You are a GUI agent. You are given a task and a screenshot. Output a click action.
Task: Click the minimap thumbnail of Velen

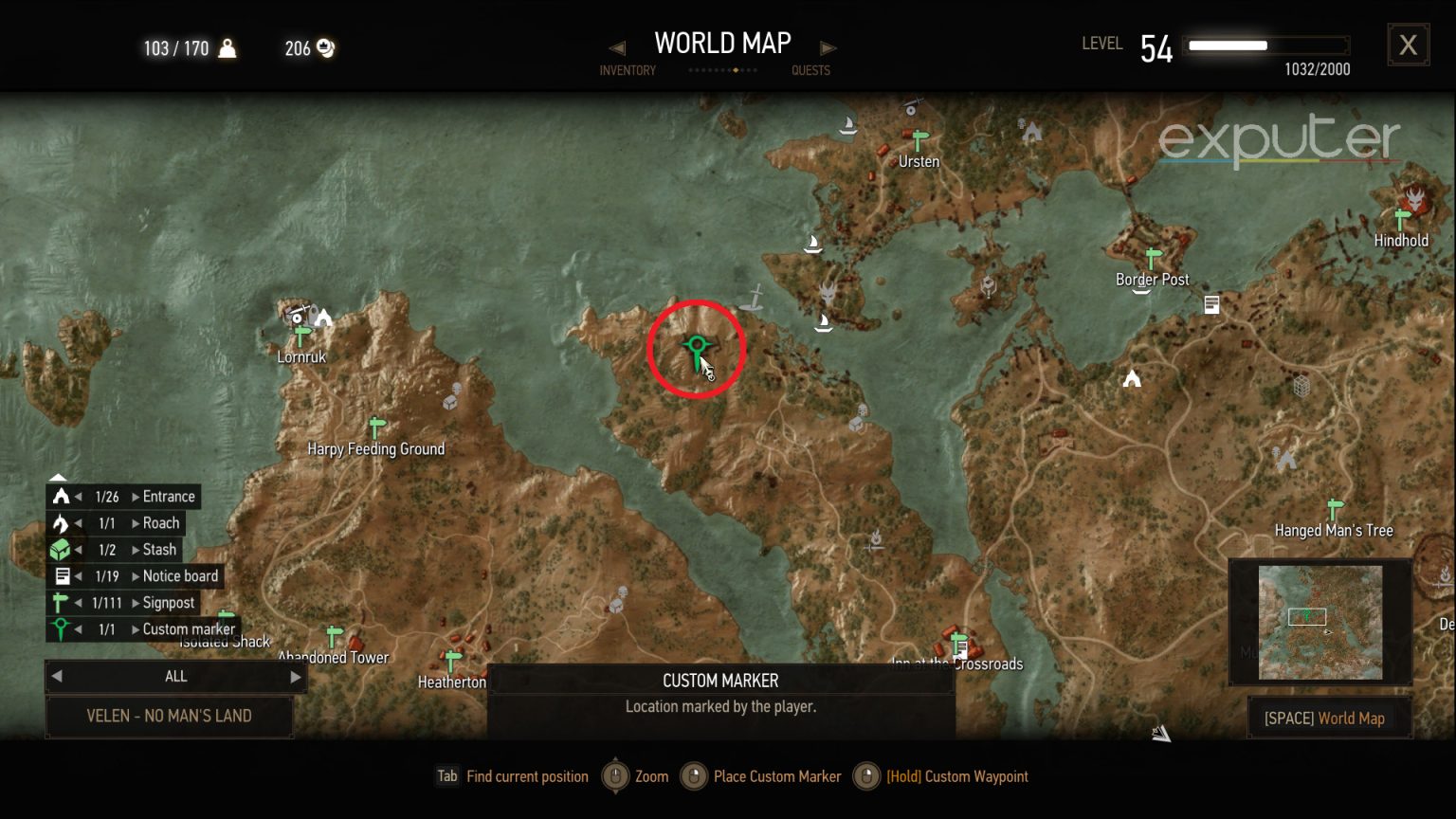click(1319, 622)
